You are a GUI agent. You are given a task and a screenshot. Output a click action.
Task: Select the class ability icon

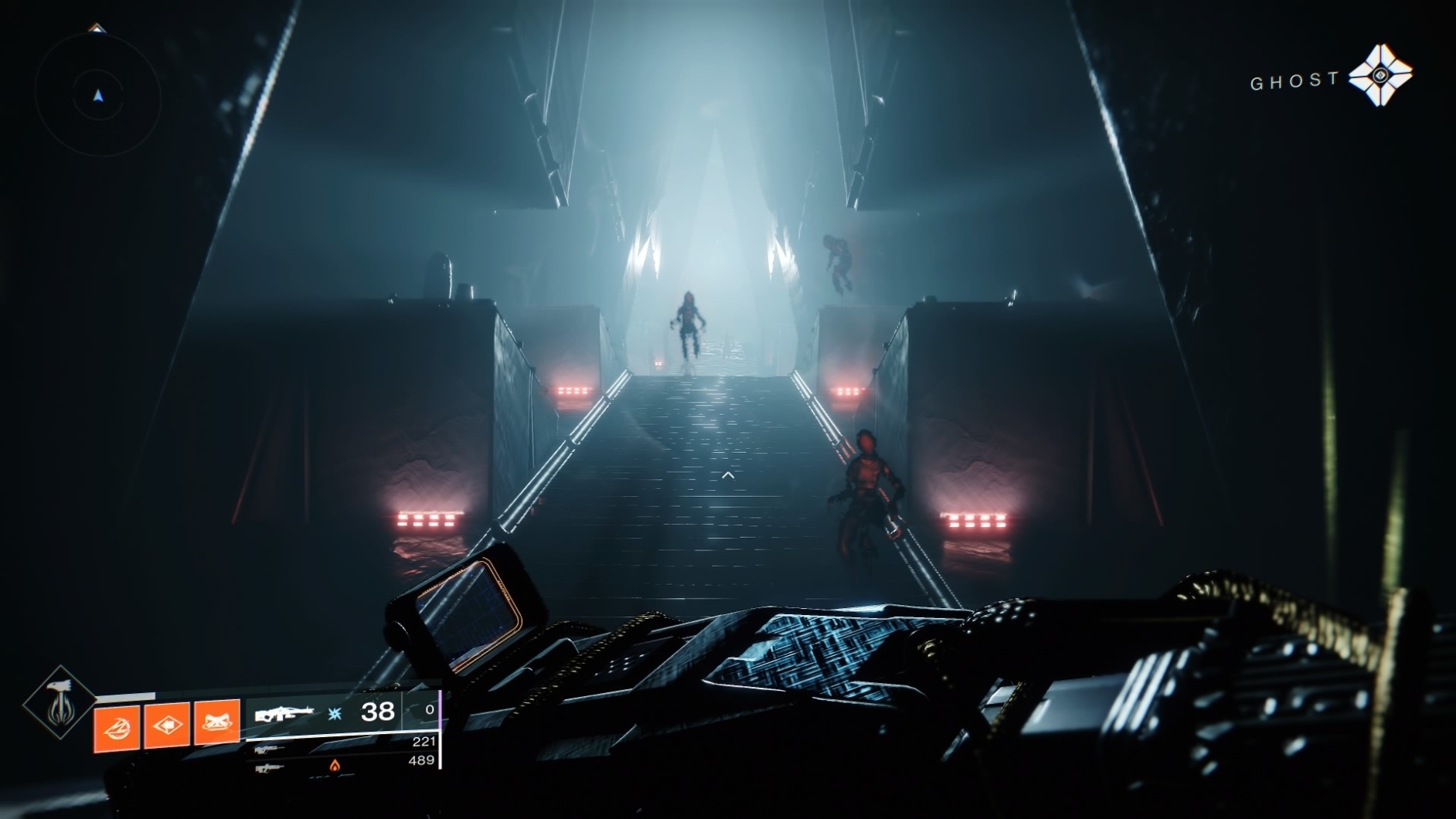point(116,728)
